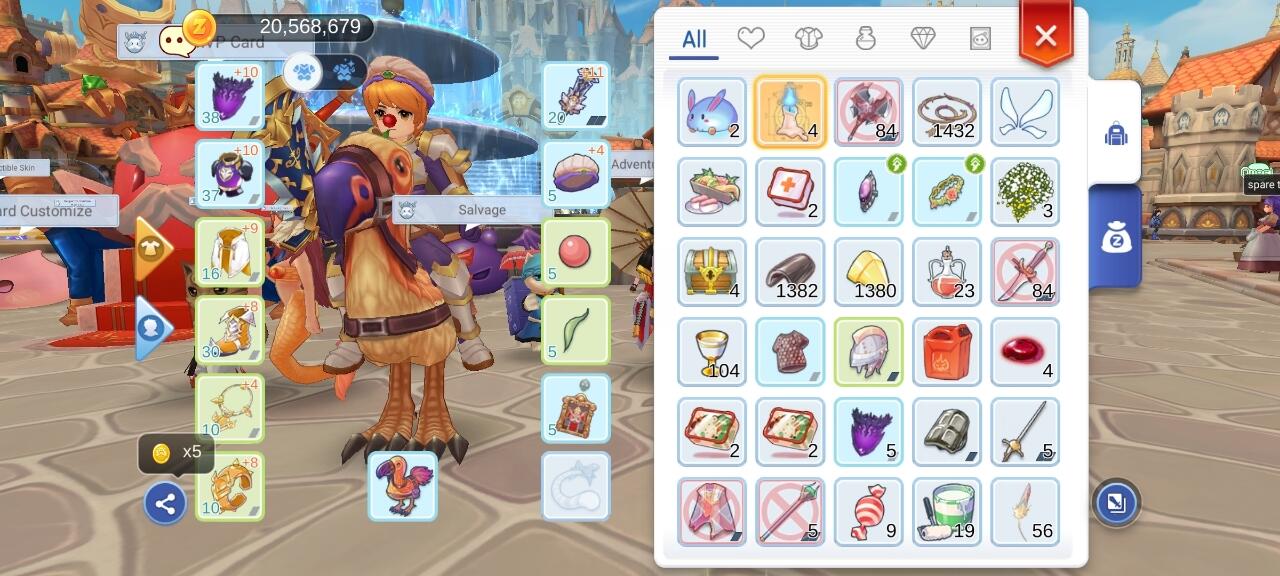Show the equipment shirt tab
This screenshot has width=1280, height=576.
[x=808, y=38]
